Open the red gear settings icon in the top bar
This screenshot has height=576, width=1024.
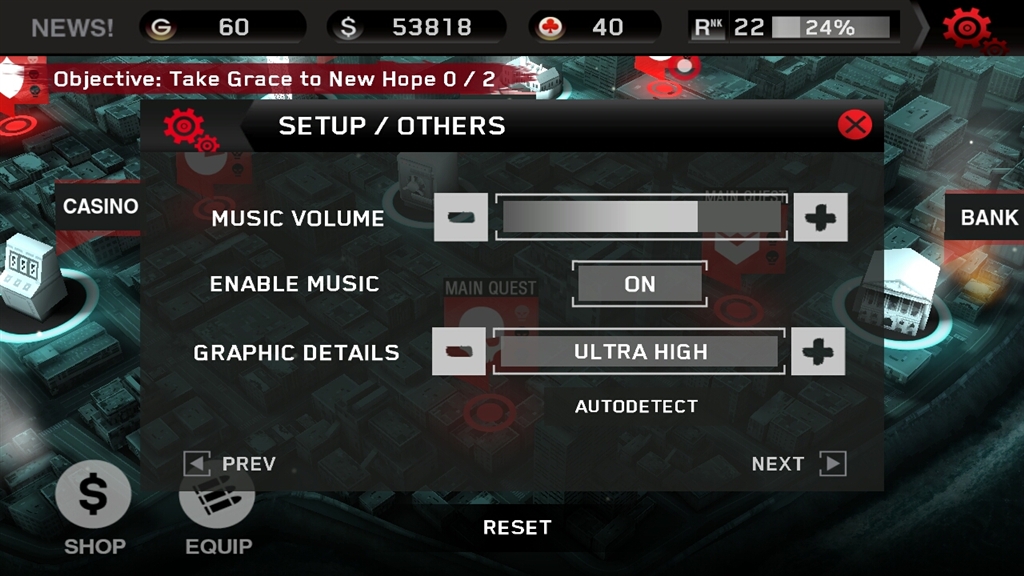click(x=968, y=28)
